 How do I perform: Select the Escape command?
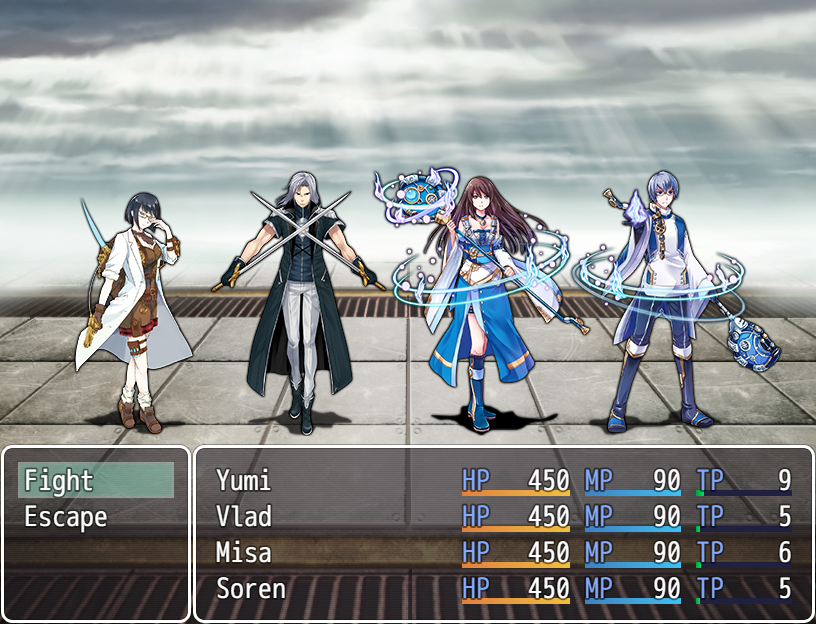pyautogui.click(x=95, y=517)
